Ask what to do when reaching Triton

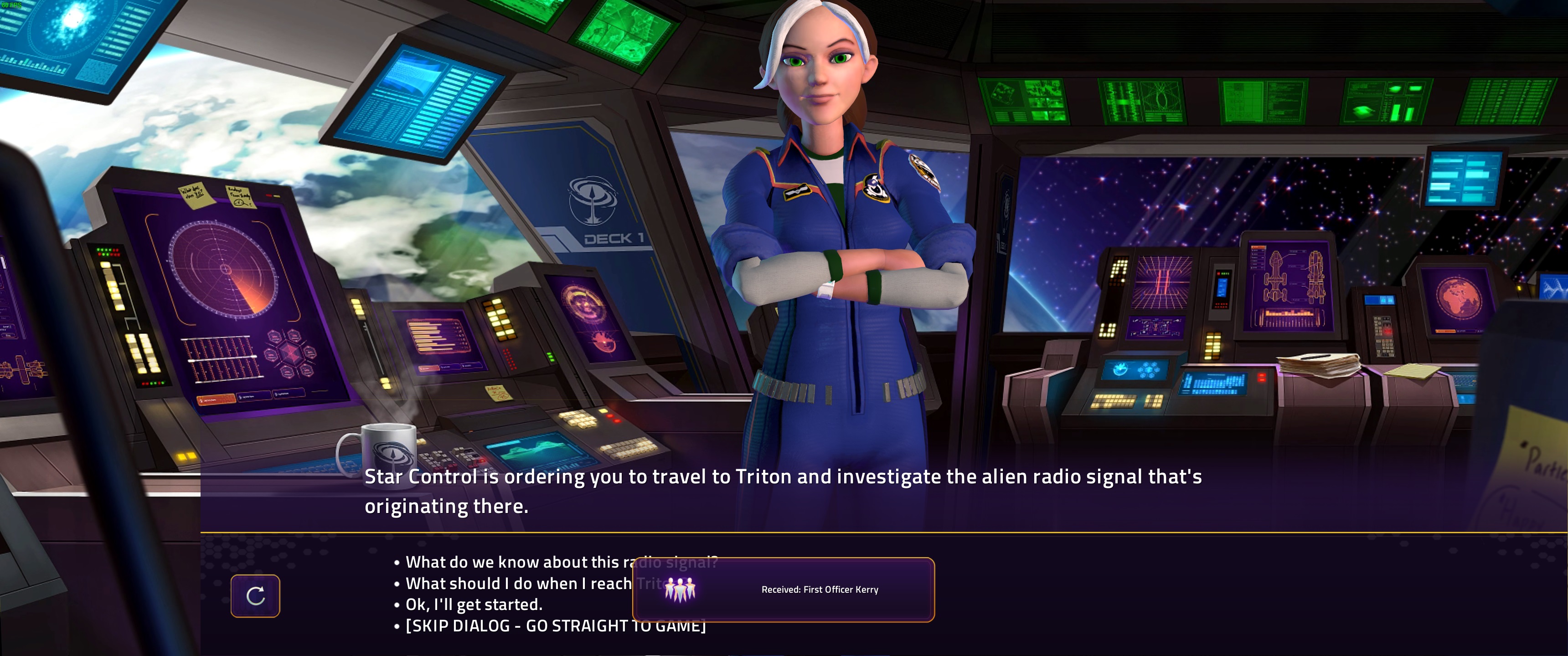517,584
